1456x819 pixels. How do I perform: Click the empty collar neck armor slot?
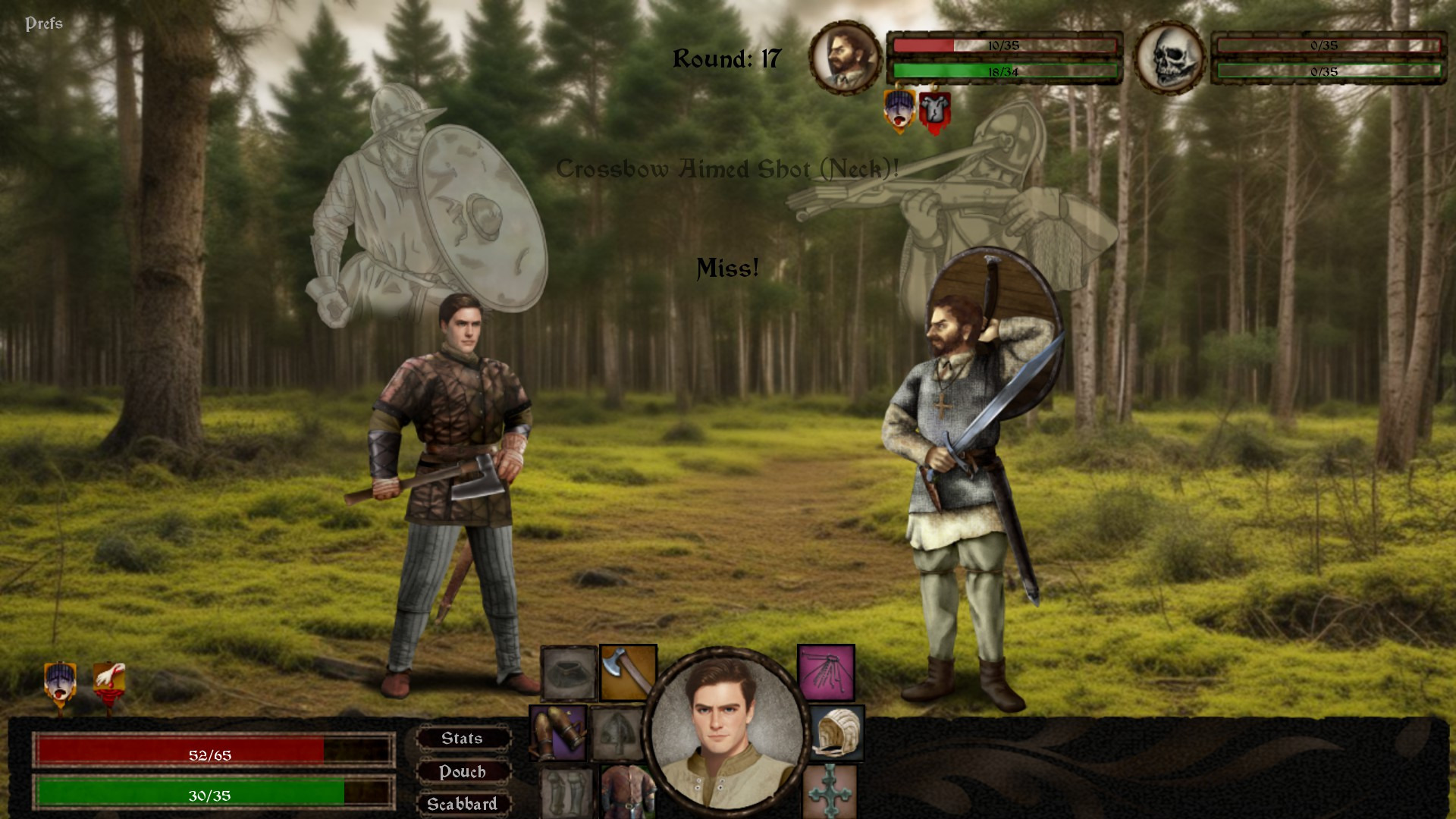569,673
